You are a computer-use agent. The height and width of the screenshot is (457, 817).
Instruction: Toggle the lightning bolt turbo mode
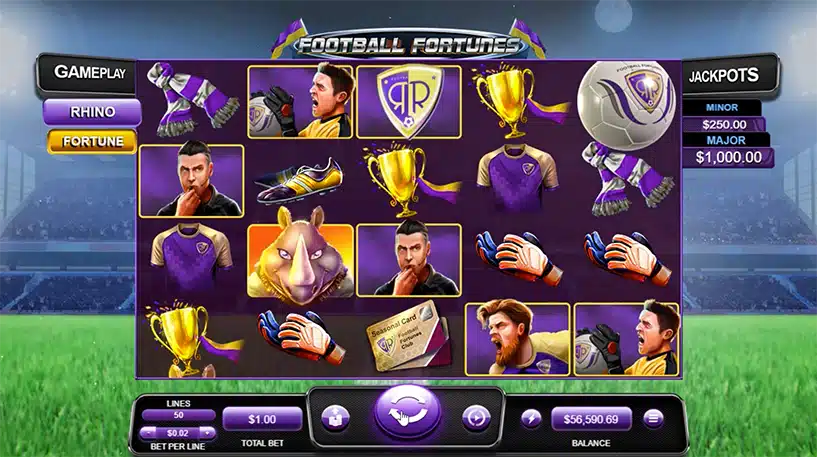coord(529,418)
